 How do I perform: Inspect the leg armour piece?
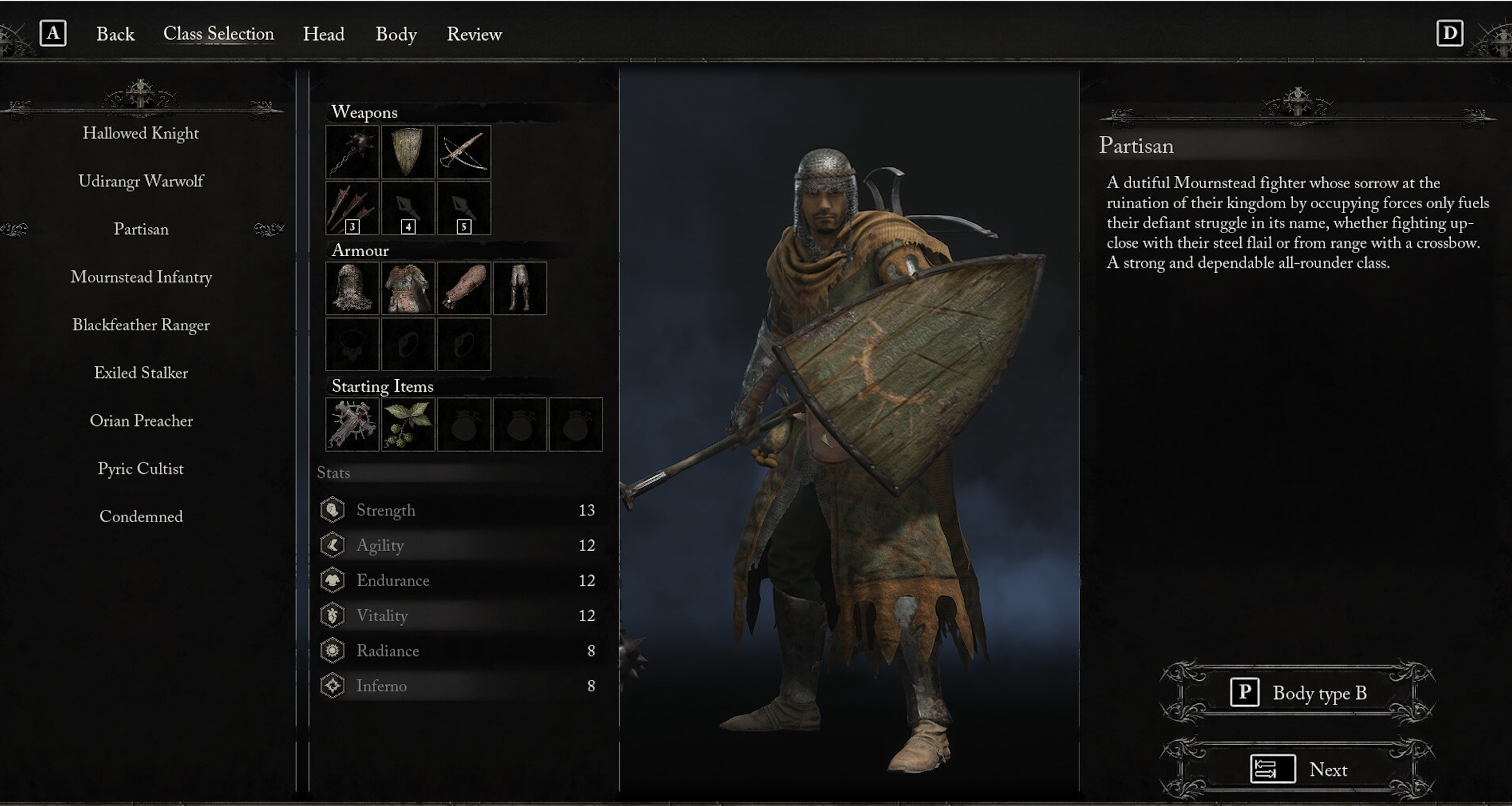point(520,289)
